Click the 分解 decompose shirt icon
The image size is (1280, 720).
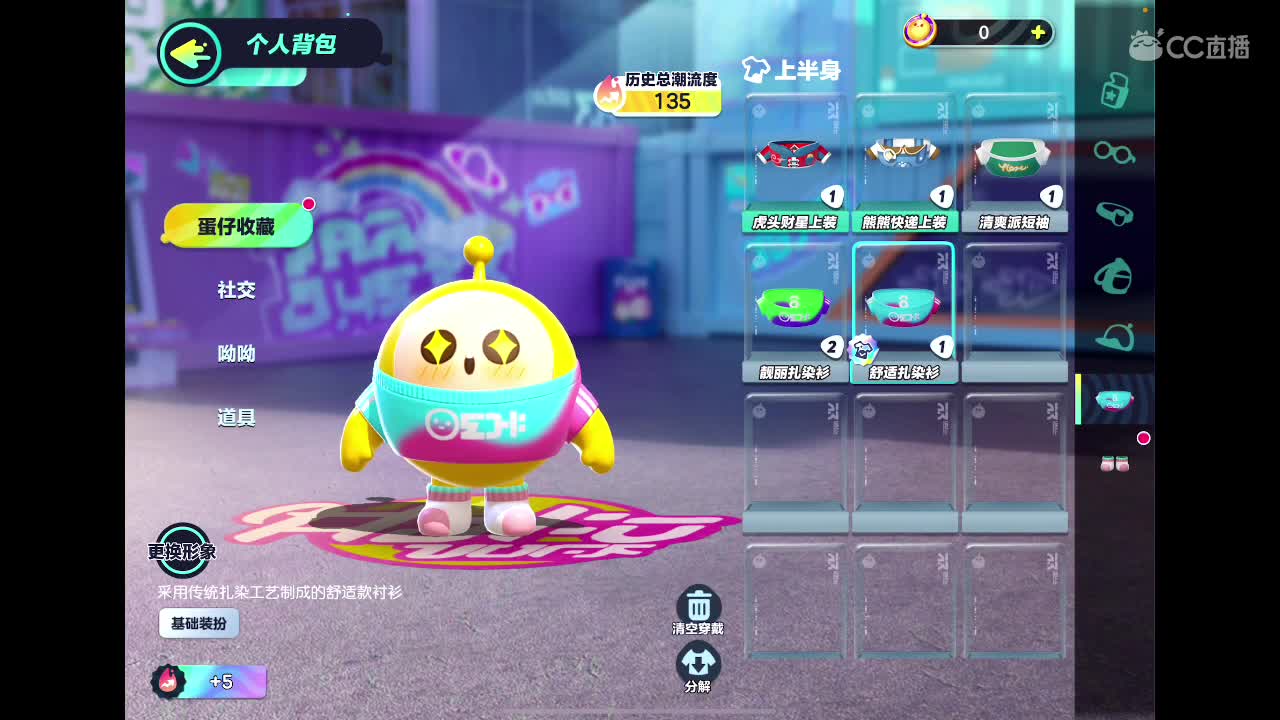pos(700,662)
